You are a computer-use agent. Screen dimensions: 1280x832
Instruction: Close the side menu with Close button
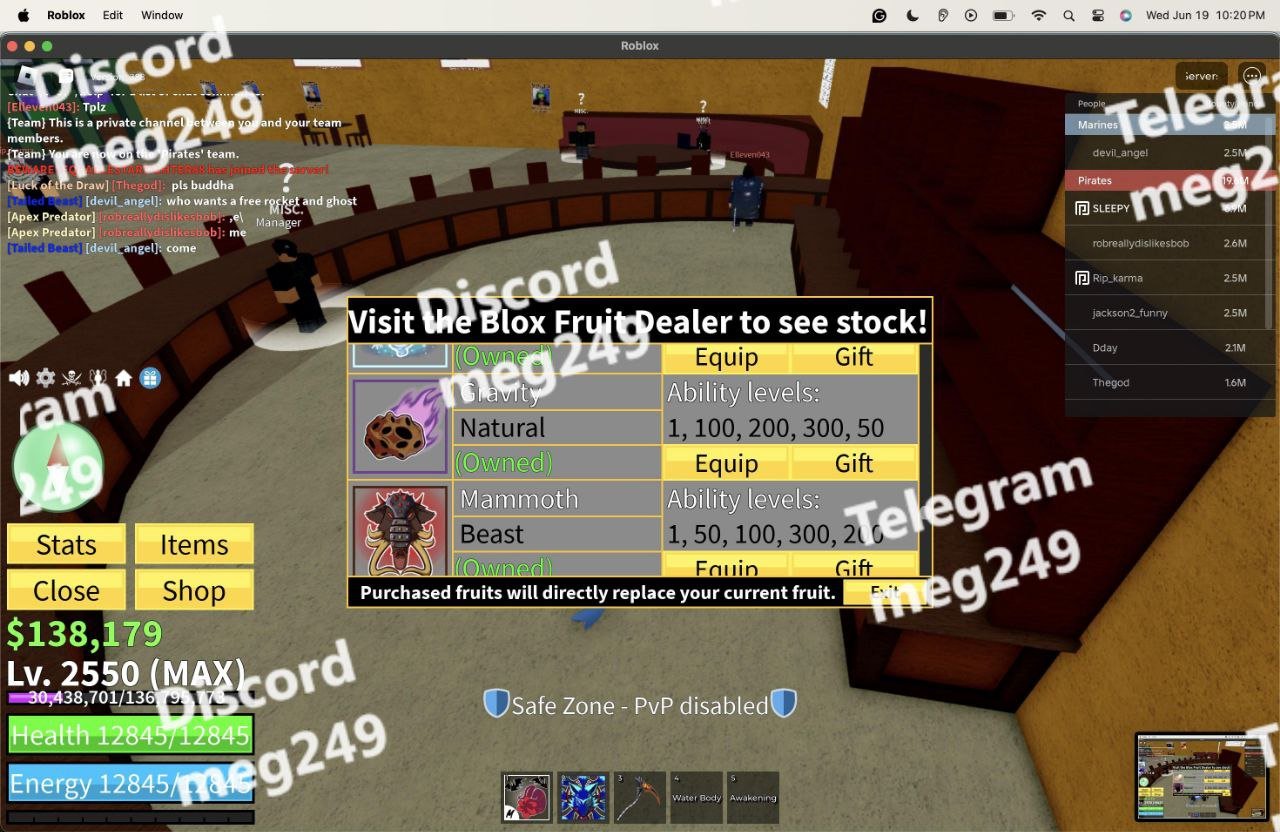click(x=66, y=591)
